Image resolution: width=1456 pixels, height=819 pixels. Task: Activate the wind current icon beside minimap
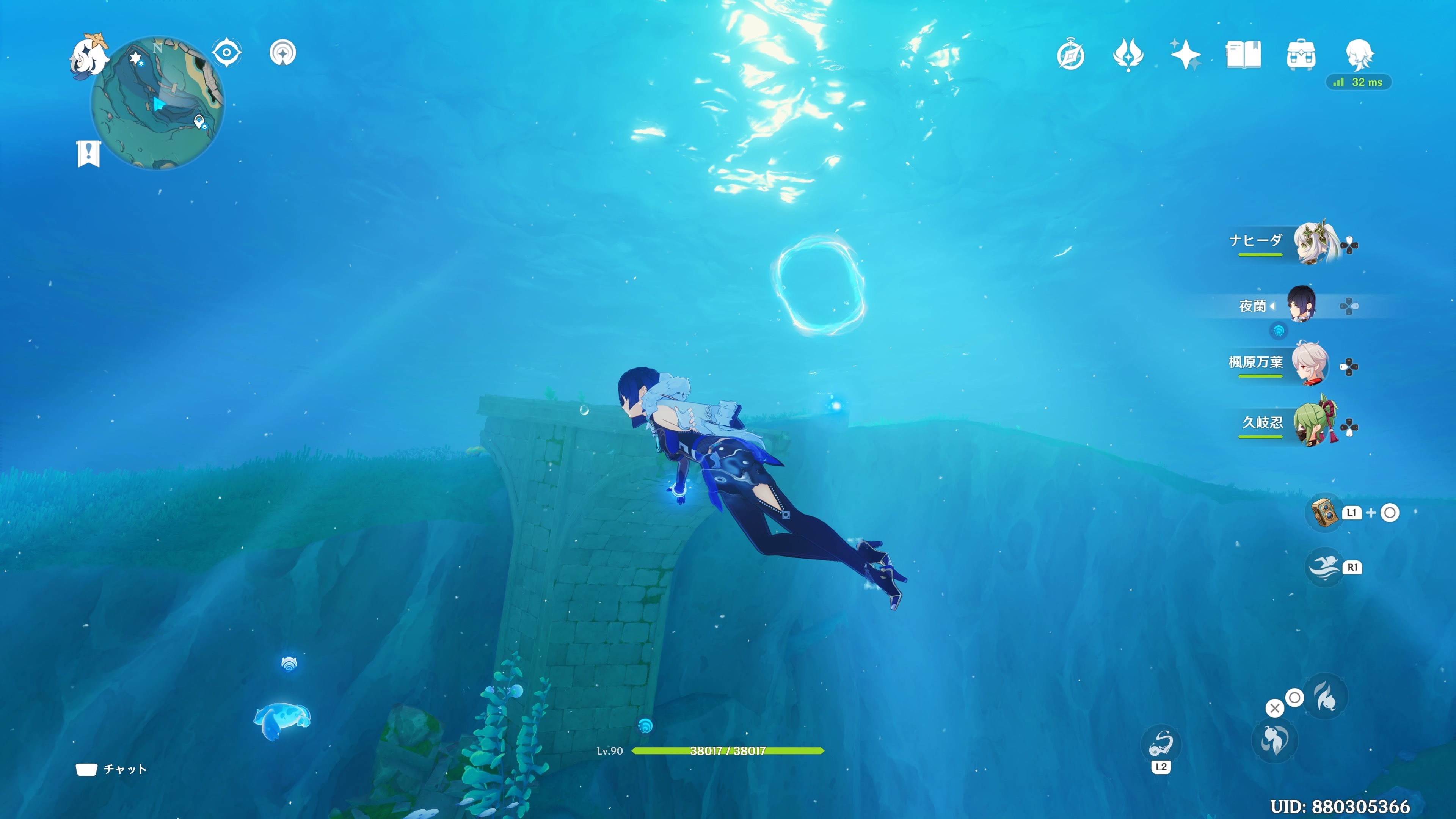tap(282, 53)
